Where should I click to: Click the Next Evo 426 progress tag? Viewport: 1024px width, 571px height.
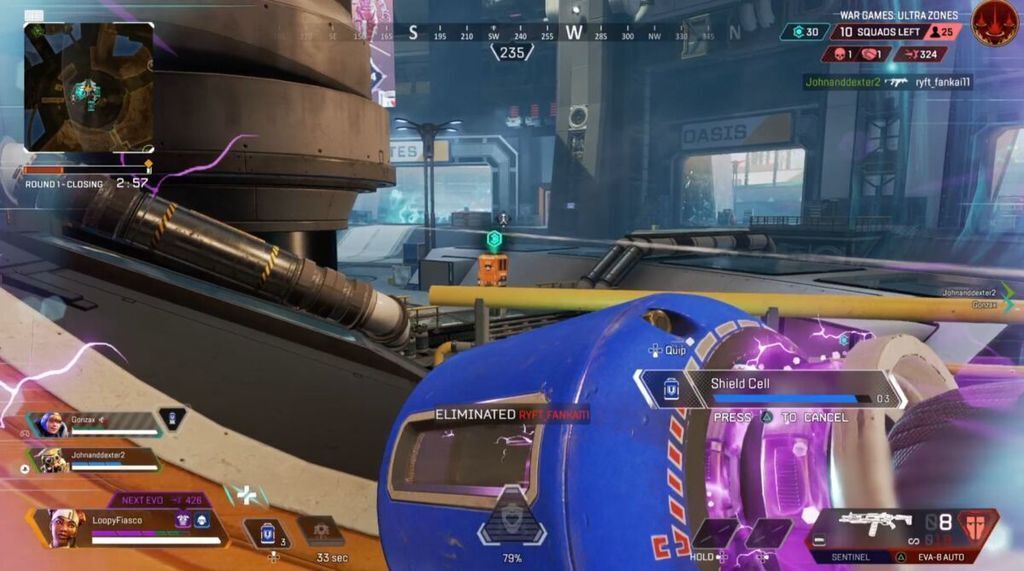tap(160, 499)
